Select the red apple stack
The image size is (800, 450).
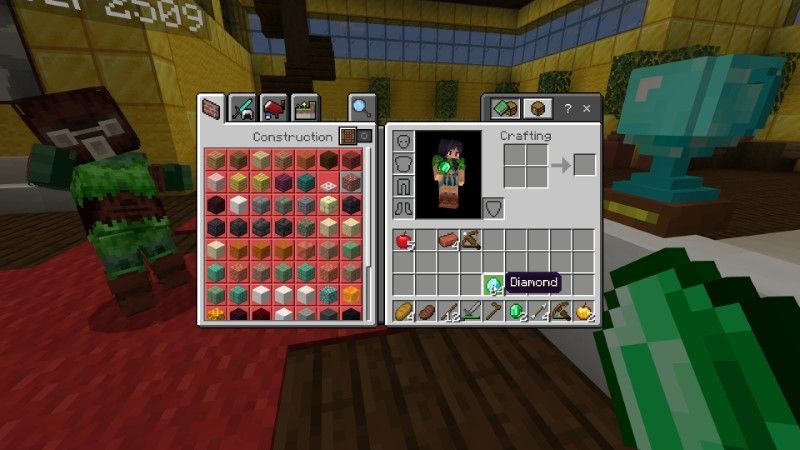[x=403, y=240]
